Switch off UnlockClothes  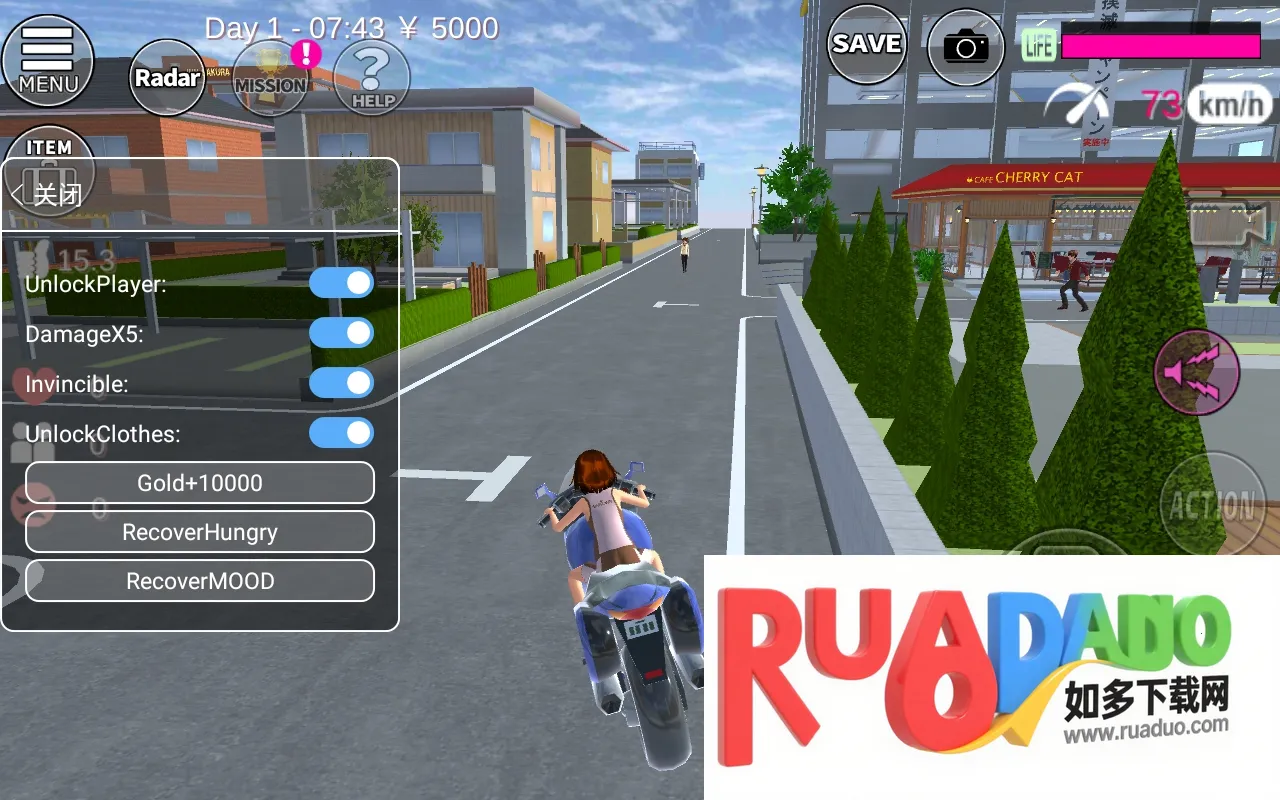[x=341, y=433]
